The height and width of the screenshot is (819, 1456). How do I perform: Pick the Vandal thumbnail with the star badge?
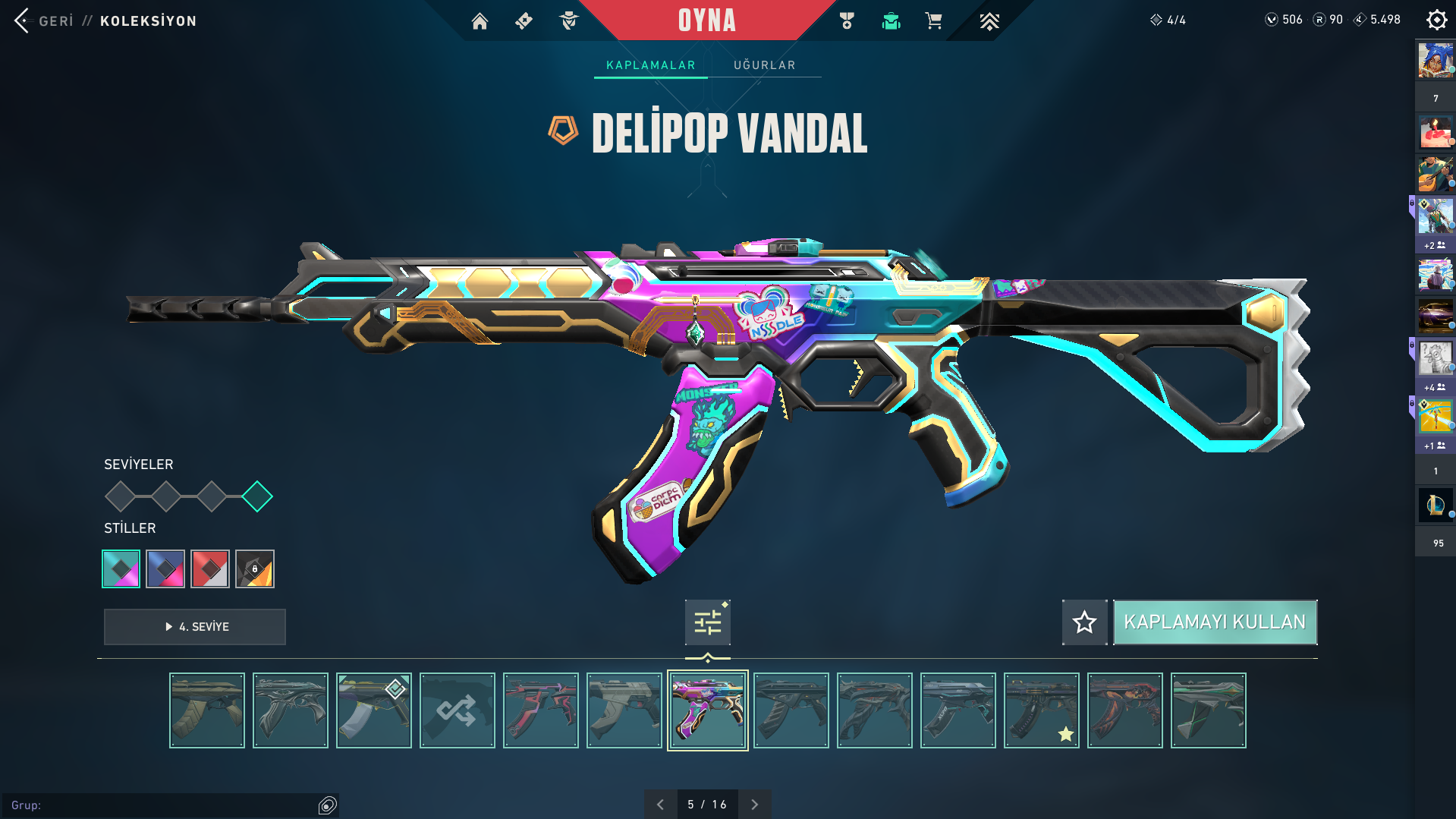point(1041,710)
